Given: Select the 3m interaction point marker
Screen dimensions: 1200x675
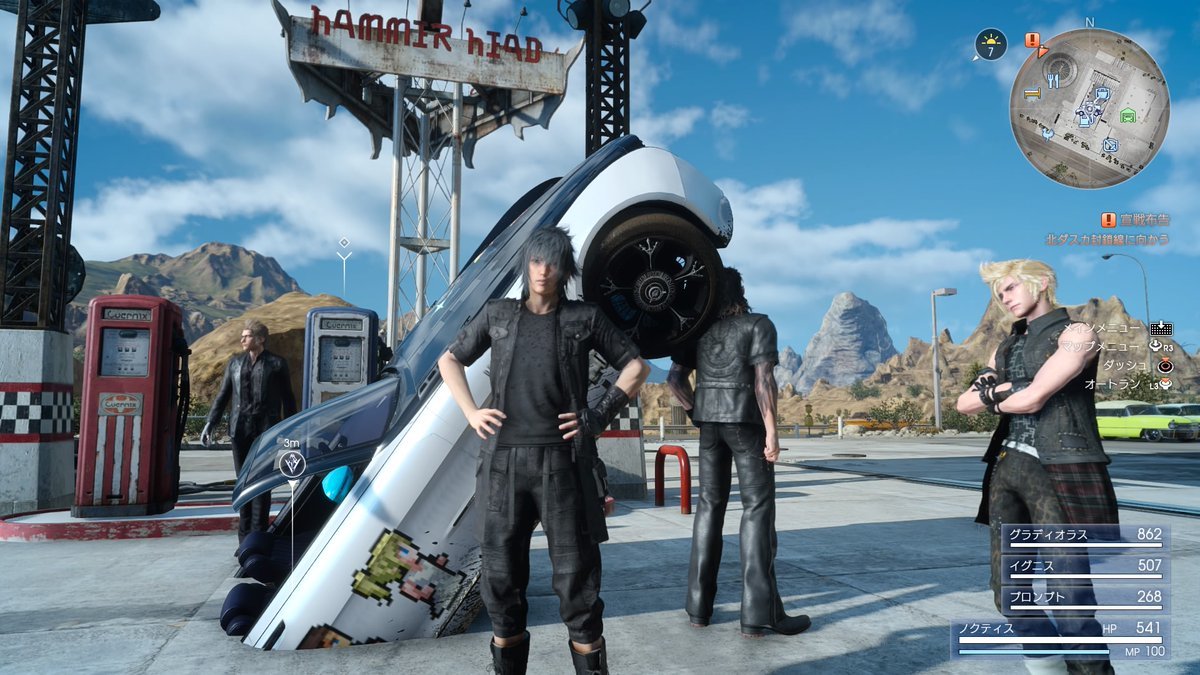Looking at the screenshot, I should [x=291, y=463].
